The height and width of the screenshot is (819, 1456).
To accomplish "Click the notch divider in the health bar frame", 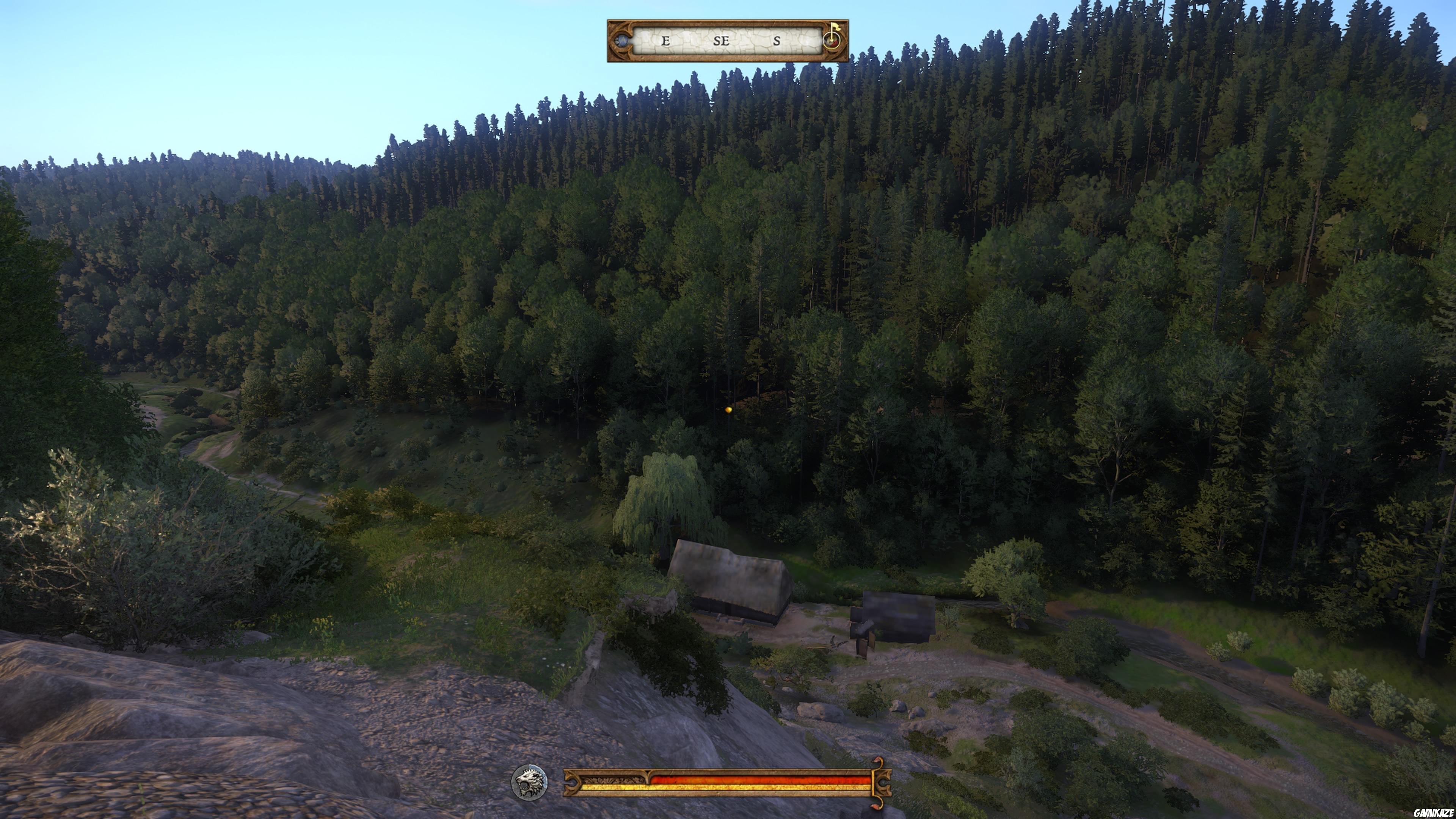I will point(648,775).
